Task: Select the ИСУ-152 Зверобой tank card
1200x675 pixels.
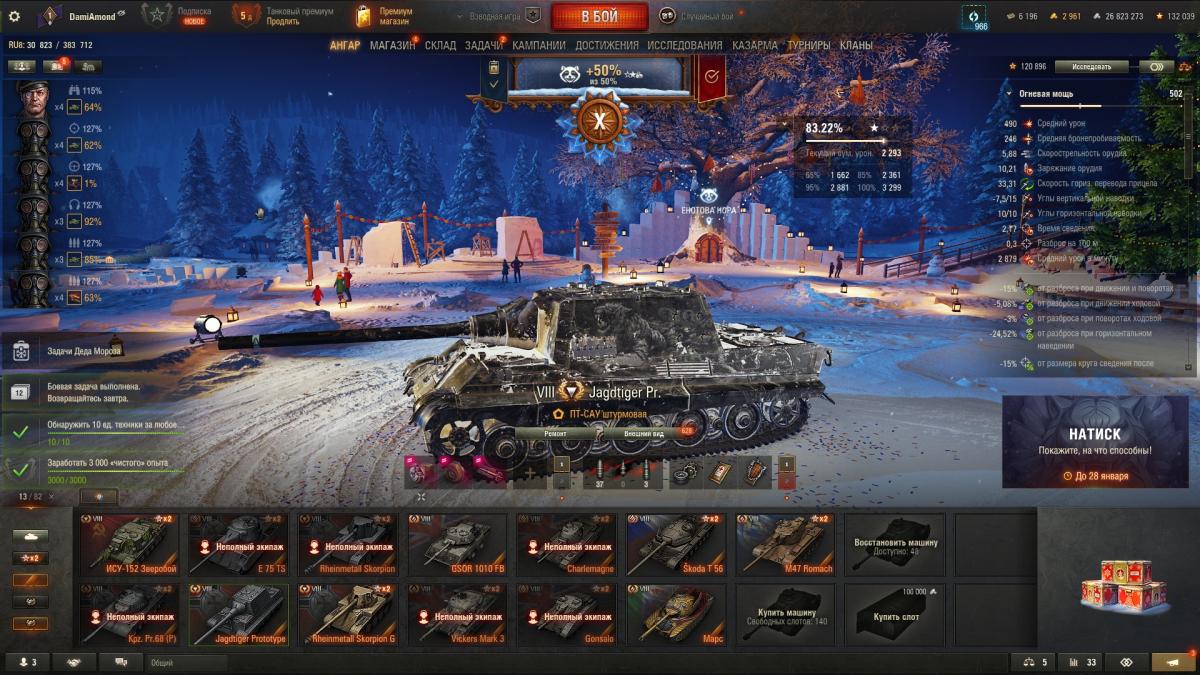Action: [129, 545]
